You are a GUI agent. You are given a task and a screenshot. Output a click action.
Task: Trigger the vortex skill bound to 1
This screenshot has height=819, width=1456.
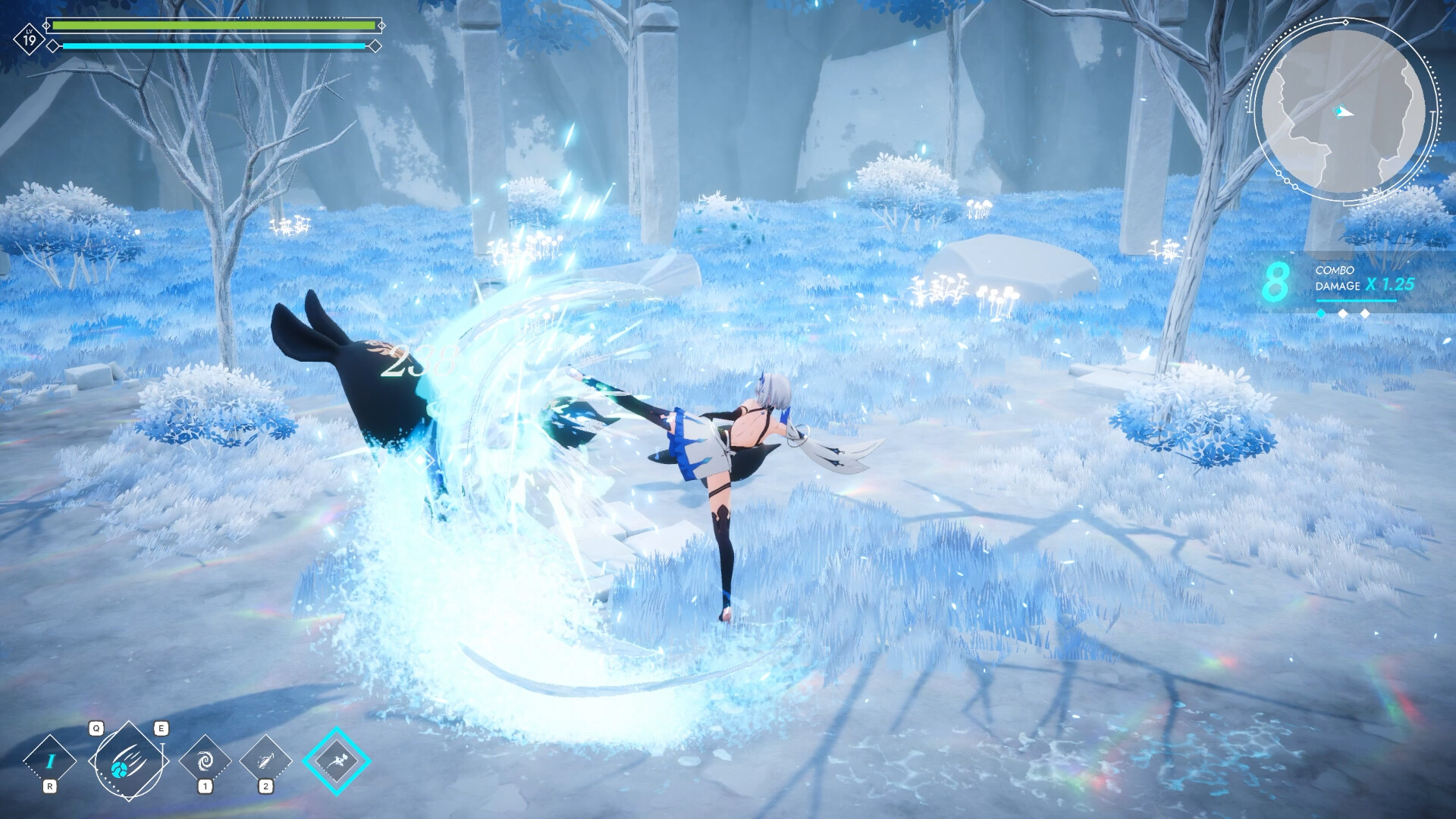[x=206, y=758]
